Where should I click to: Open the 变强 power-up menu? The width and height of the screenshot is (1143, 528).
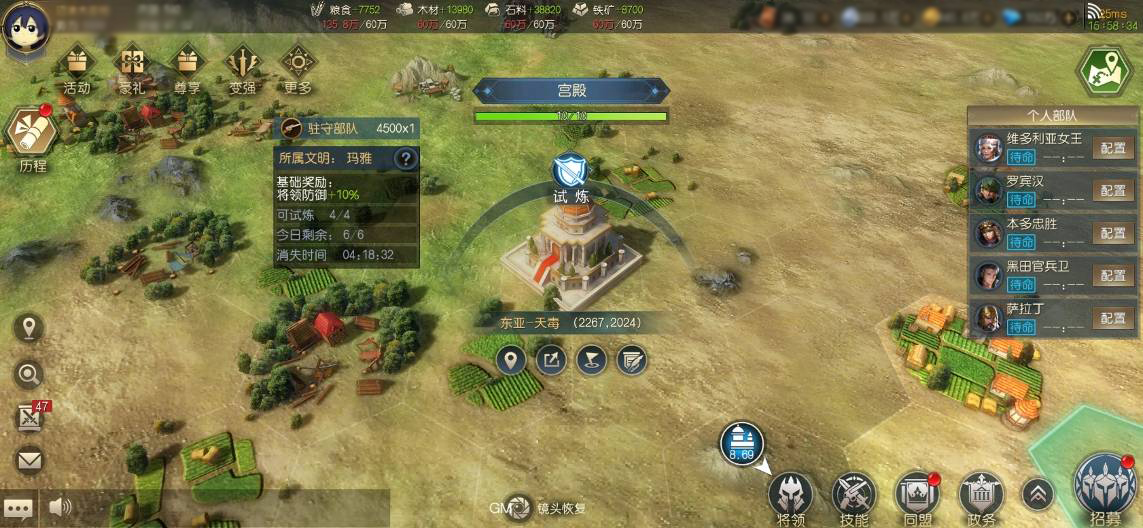(x=242, y=66)
